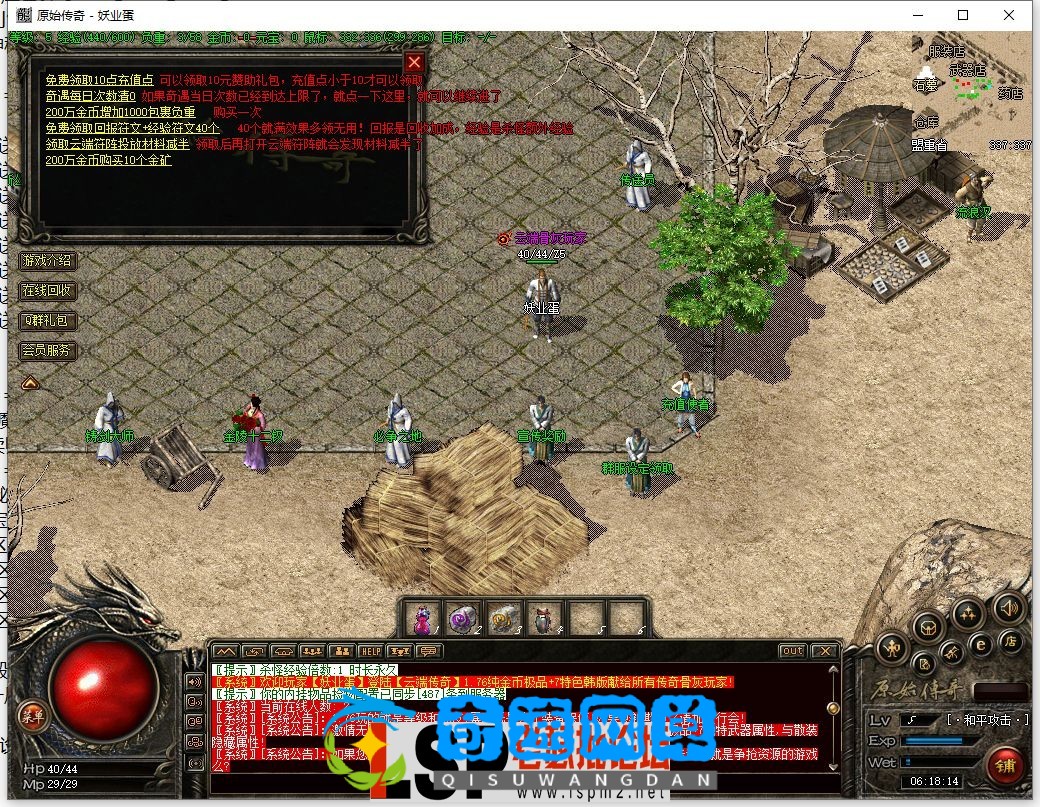Image resolution: width=1040 pixels, height=807 pixels.
Task: Open the 菜单 menu button by the health orb
Action: 33,713
